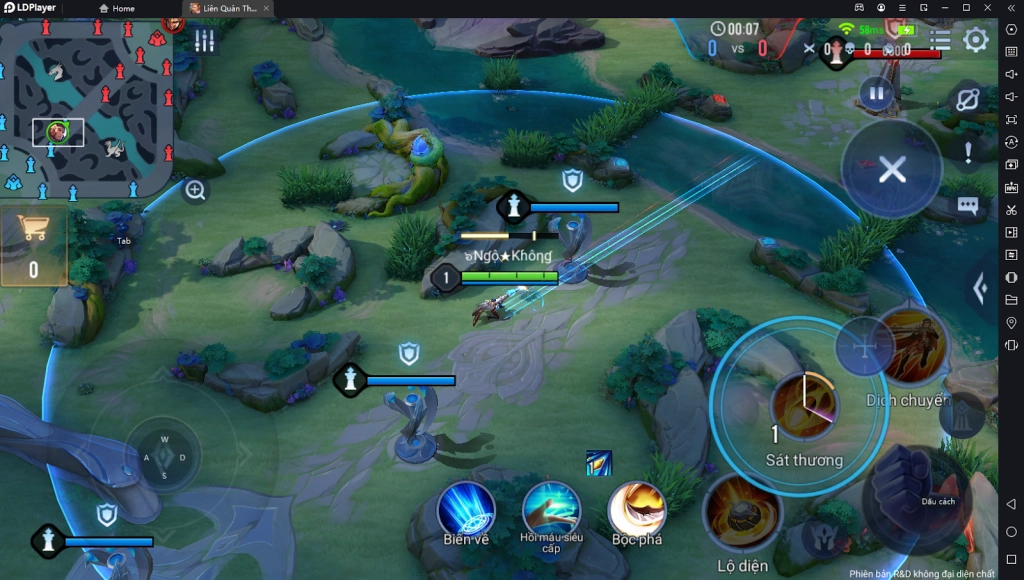Cancel with the large X button
The width and height of the screenshot is (1024, 580).
point(891,170)
